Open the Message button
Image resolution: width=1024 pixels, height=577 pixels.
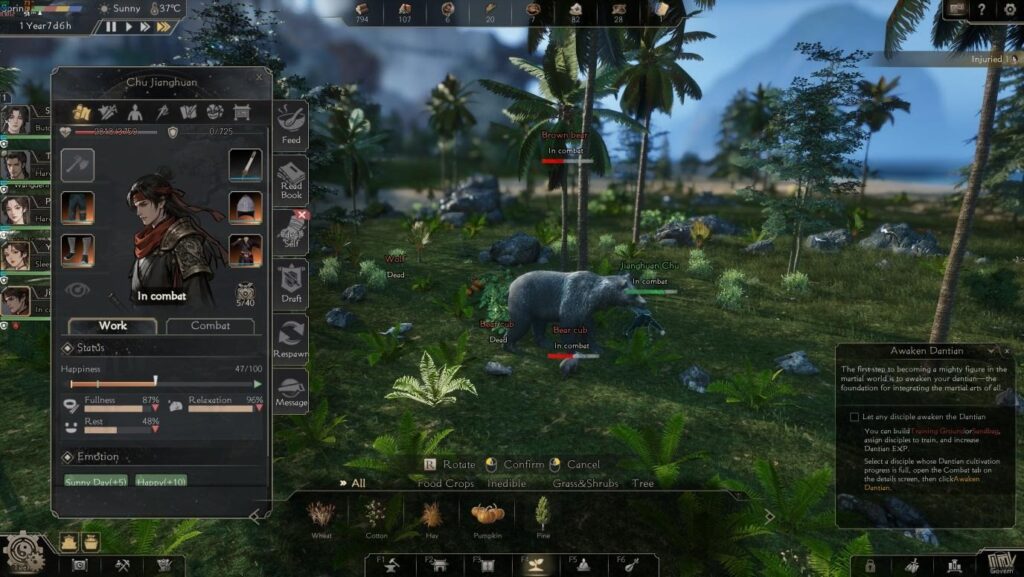291,391
